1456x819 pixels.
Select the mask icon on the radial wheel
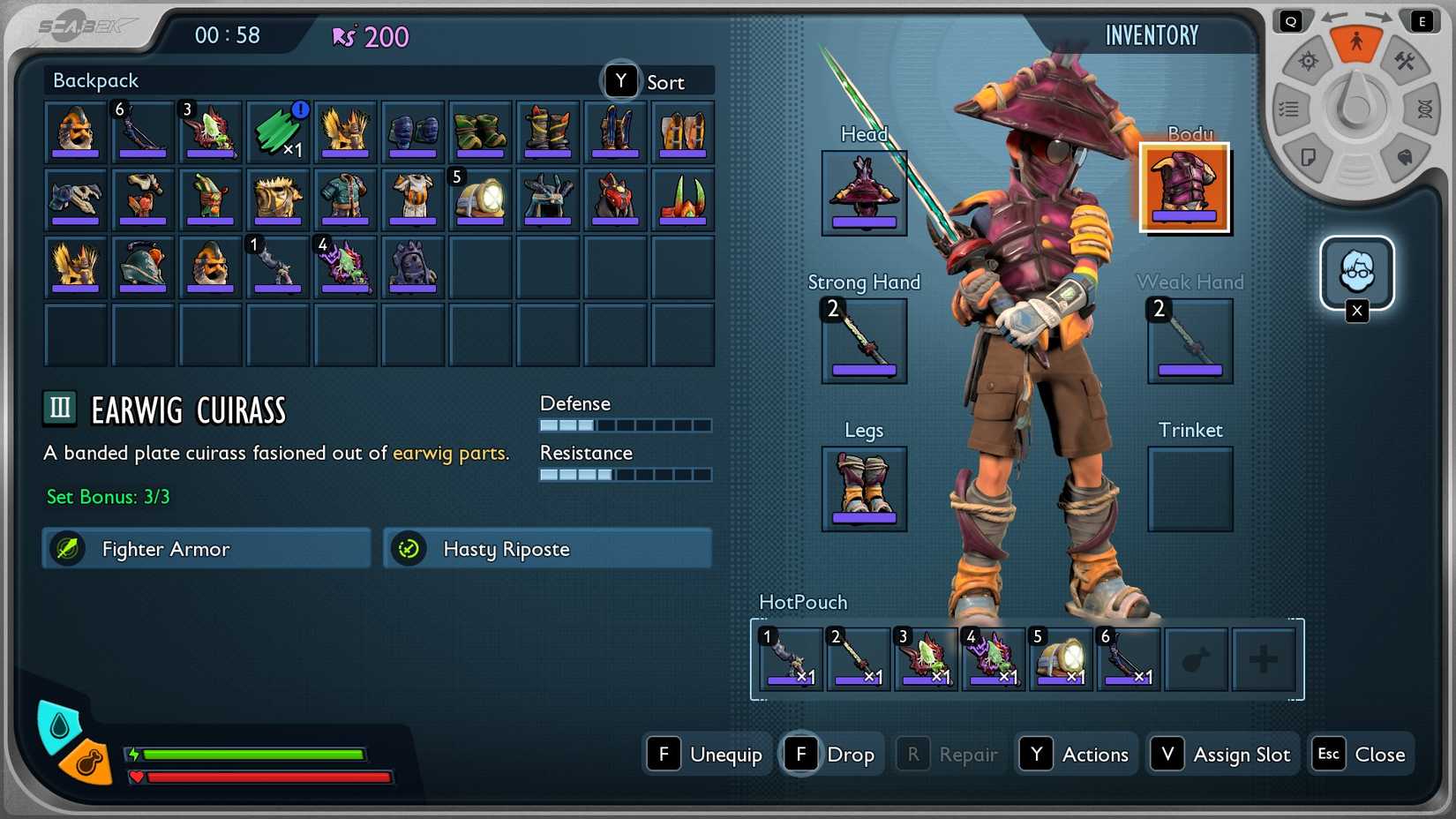pyautogui.click(x=1403, y=158)
